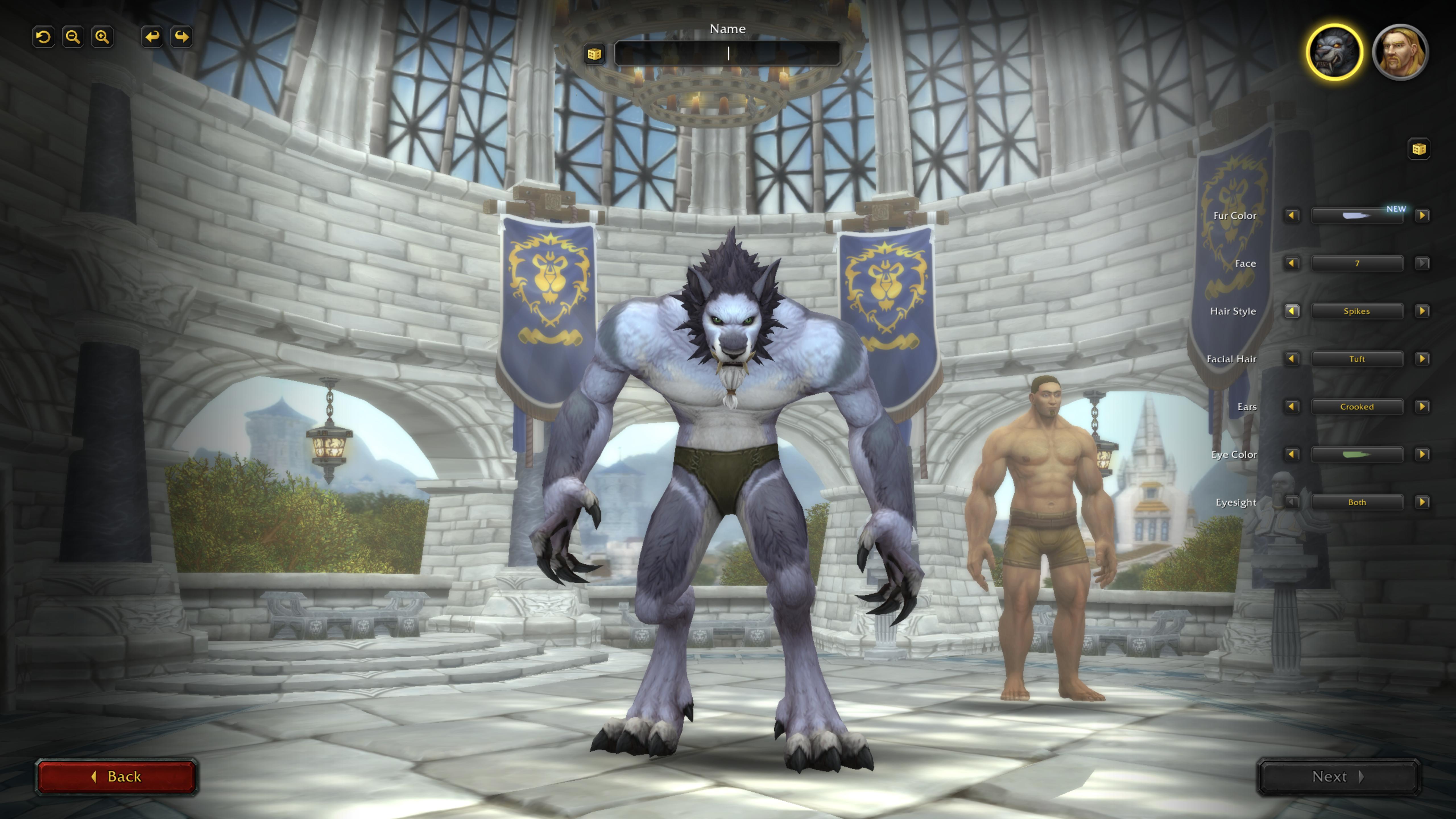The width and height of the screenshot is (1456, 819).
Task: Zoom out the character view
Action: tap(73, 37)
